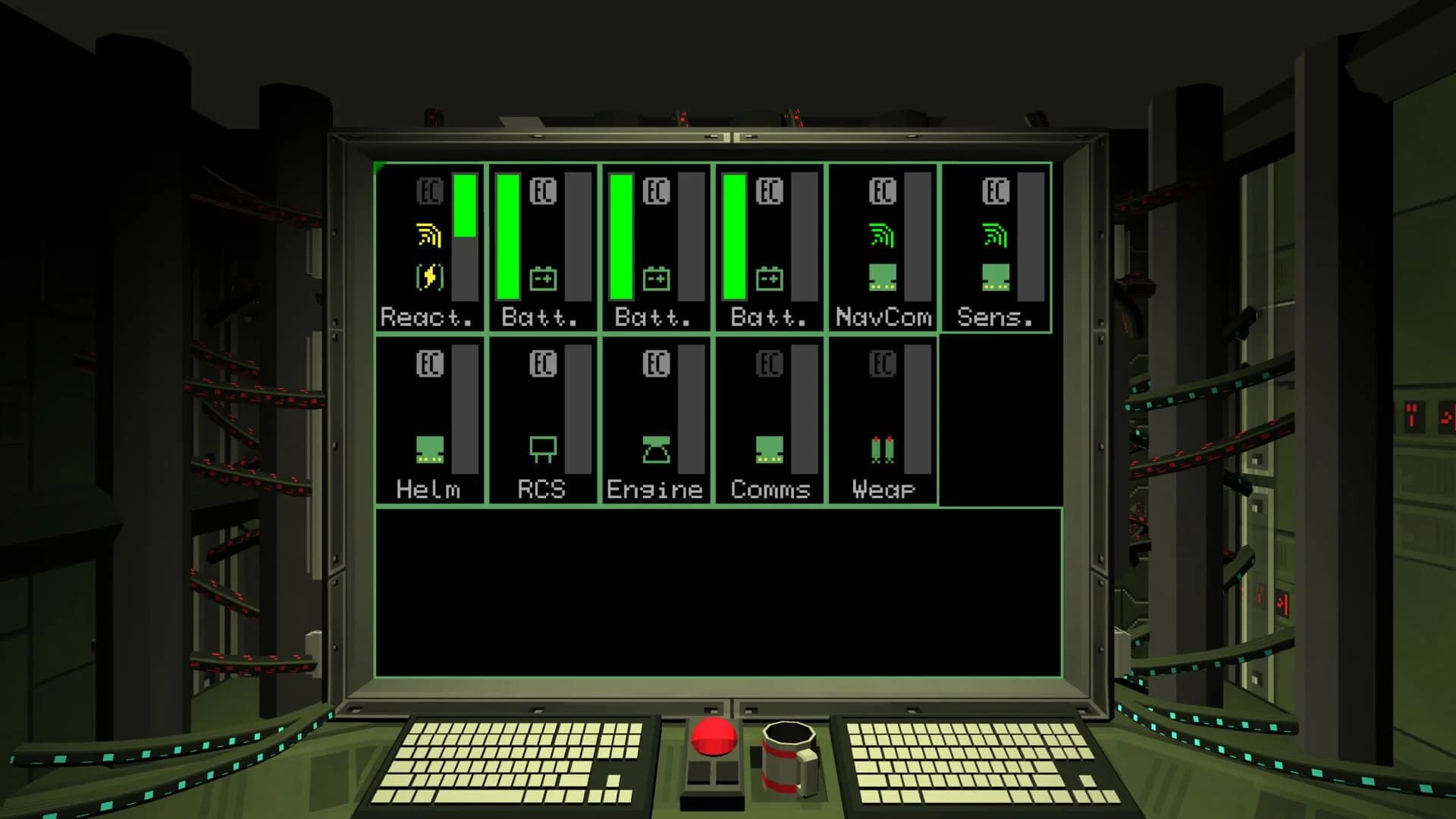
Task: Click the engine bell icon on the Engine module
Action: pyautogui.click(x=655, y=448)
